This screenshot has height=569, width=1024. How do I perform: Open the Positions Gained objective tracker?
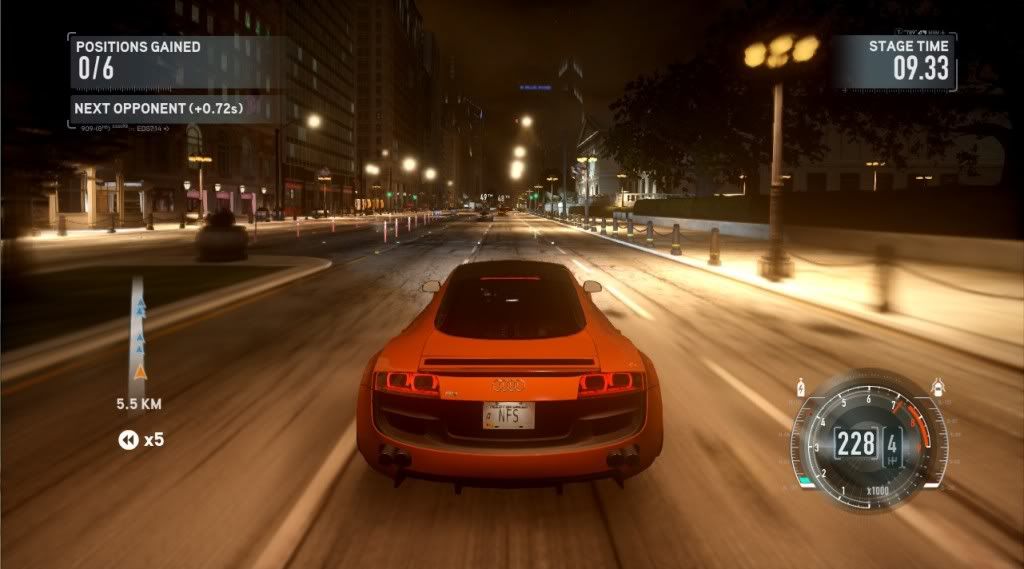pyautogui.click(x=138, y=59)
